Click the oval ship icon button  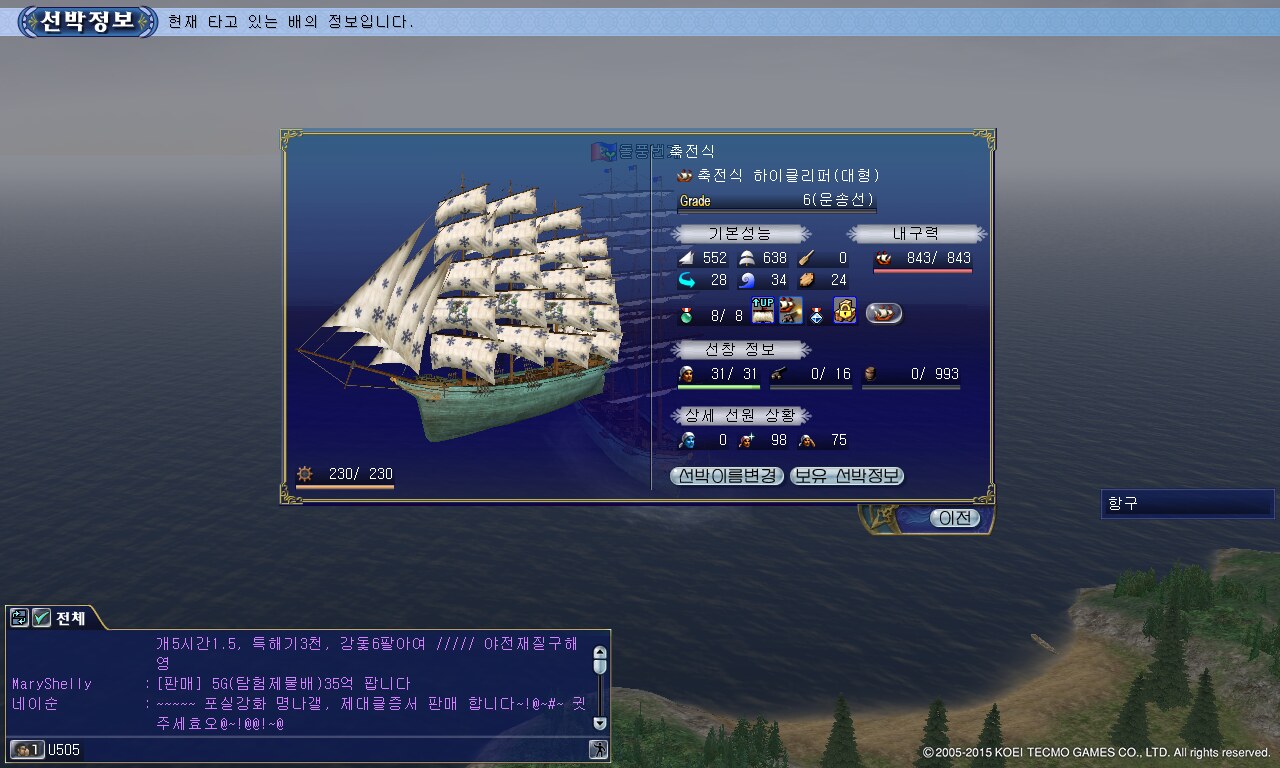click(884, 313)
